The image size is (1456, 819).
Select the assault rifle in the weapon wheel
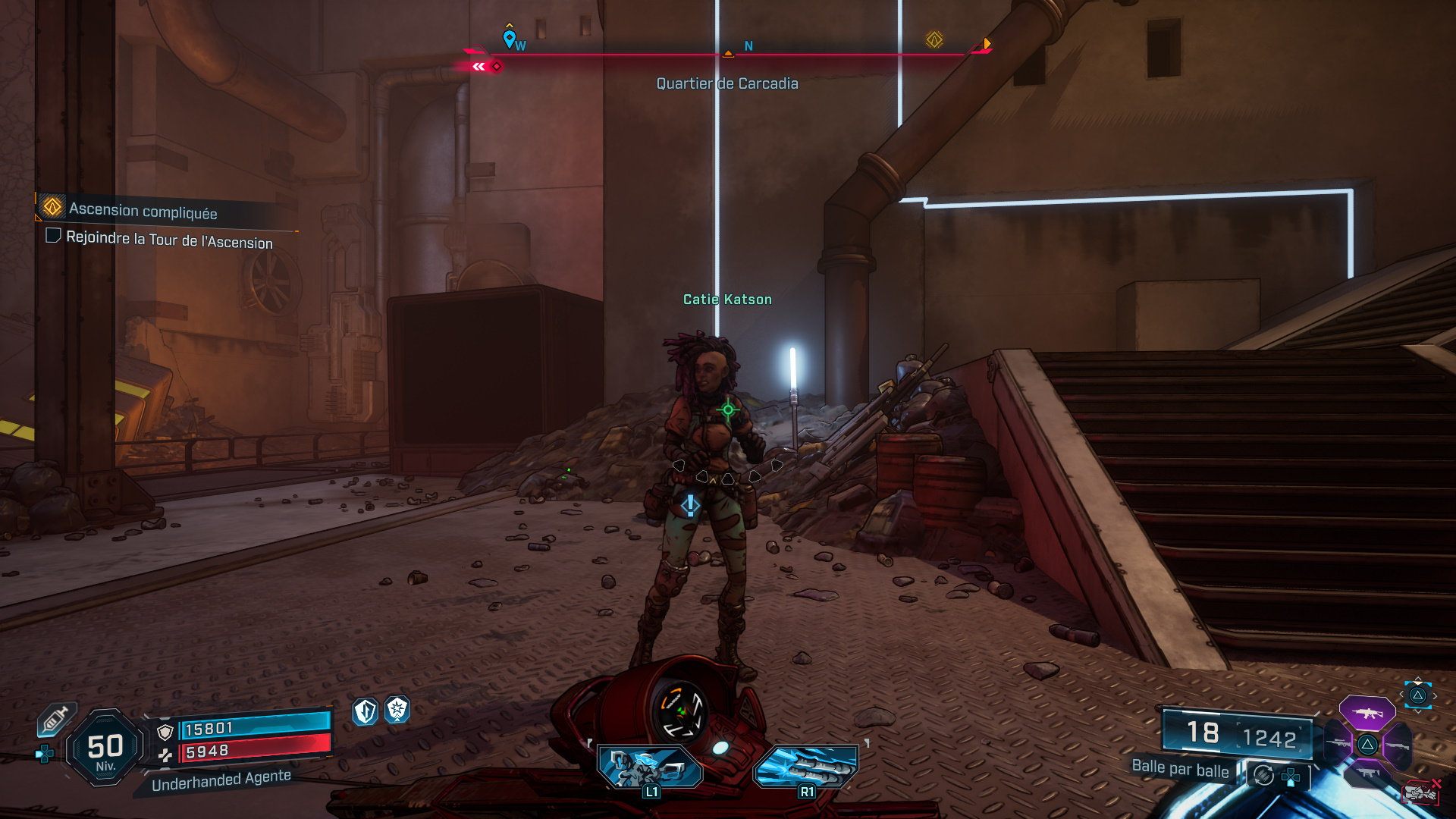1368,714
